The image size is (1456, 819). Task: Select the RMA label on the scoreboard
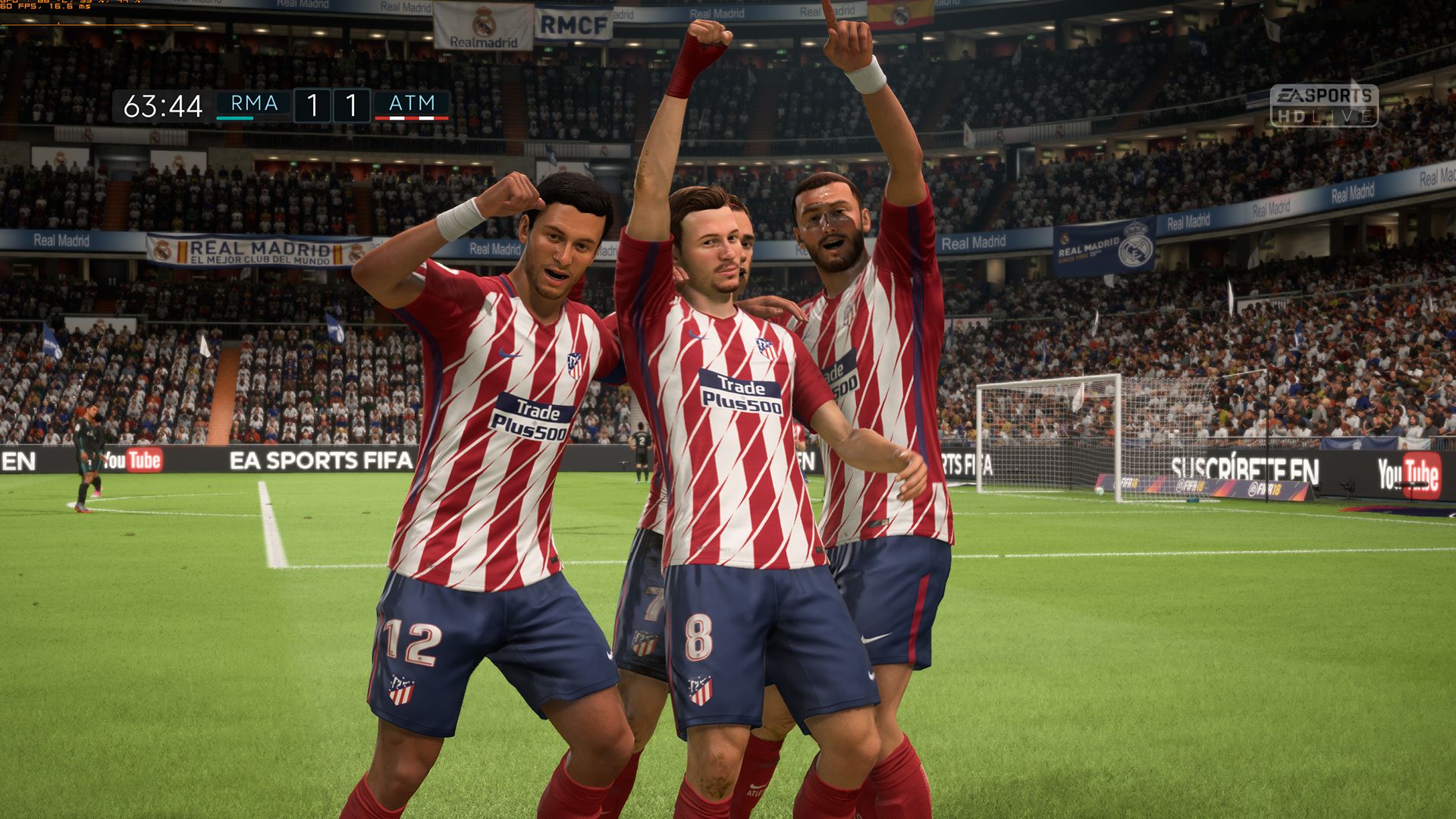(x=253, y=102)
